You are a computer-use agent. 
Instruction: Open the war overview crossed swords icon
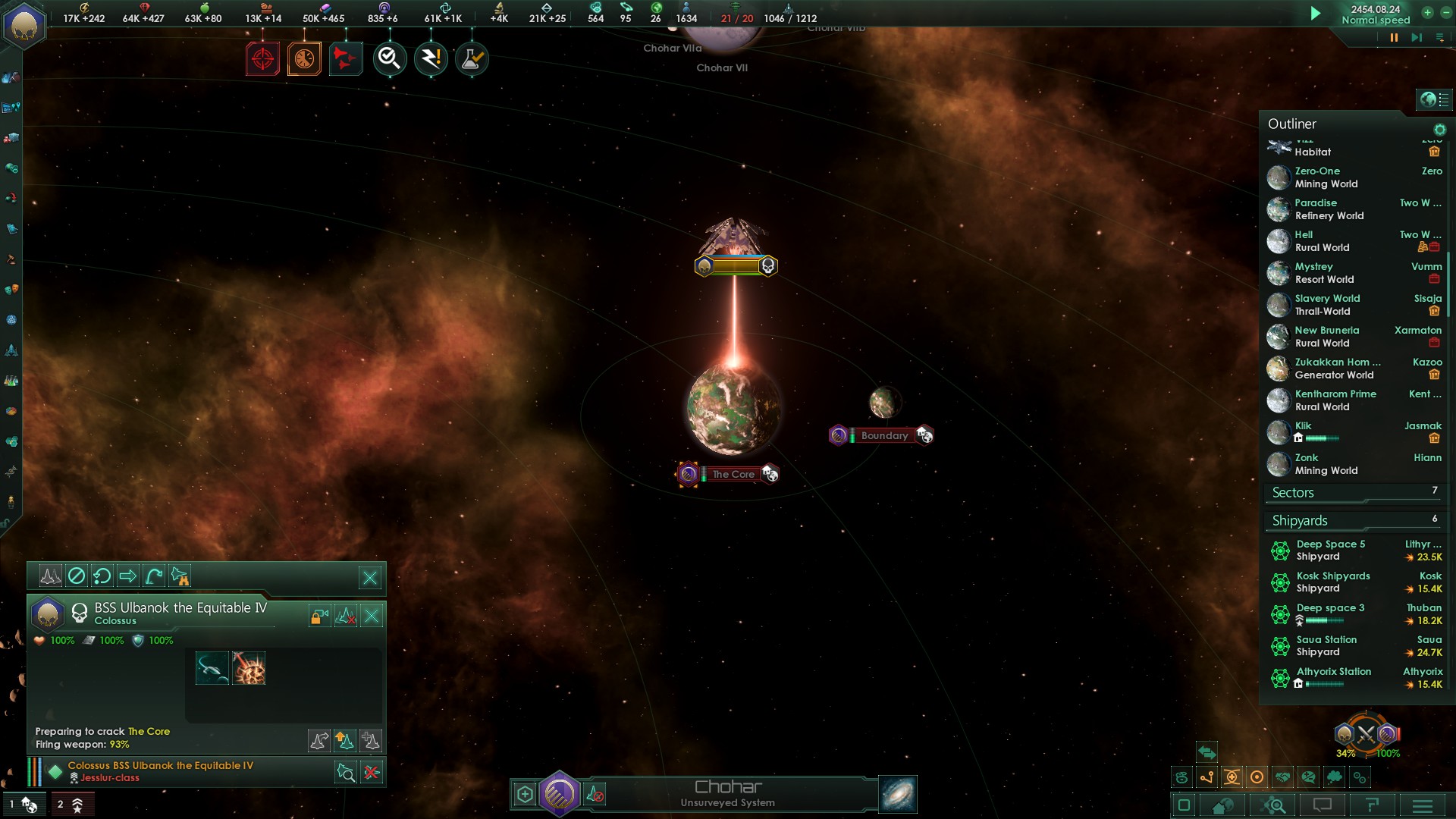coord(1366,734)
